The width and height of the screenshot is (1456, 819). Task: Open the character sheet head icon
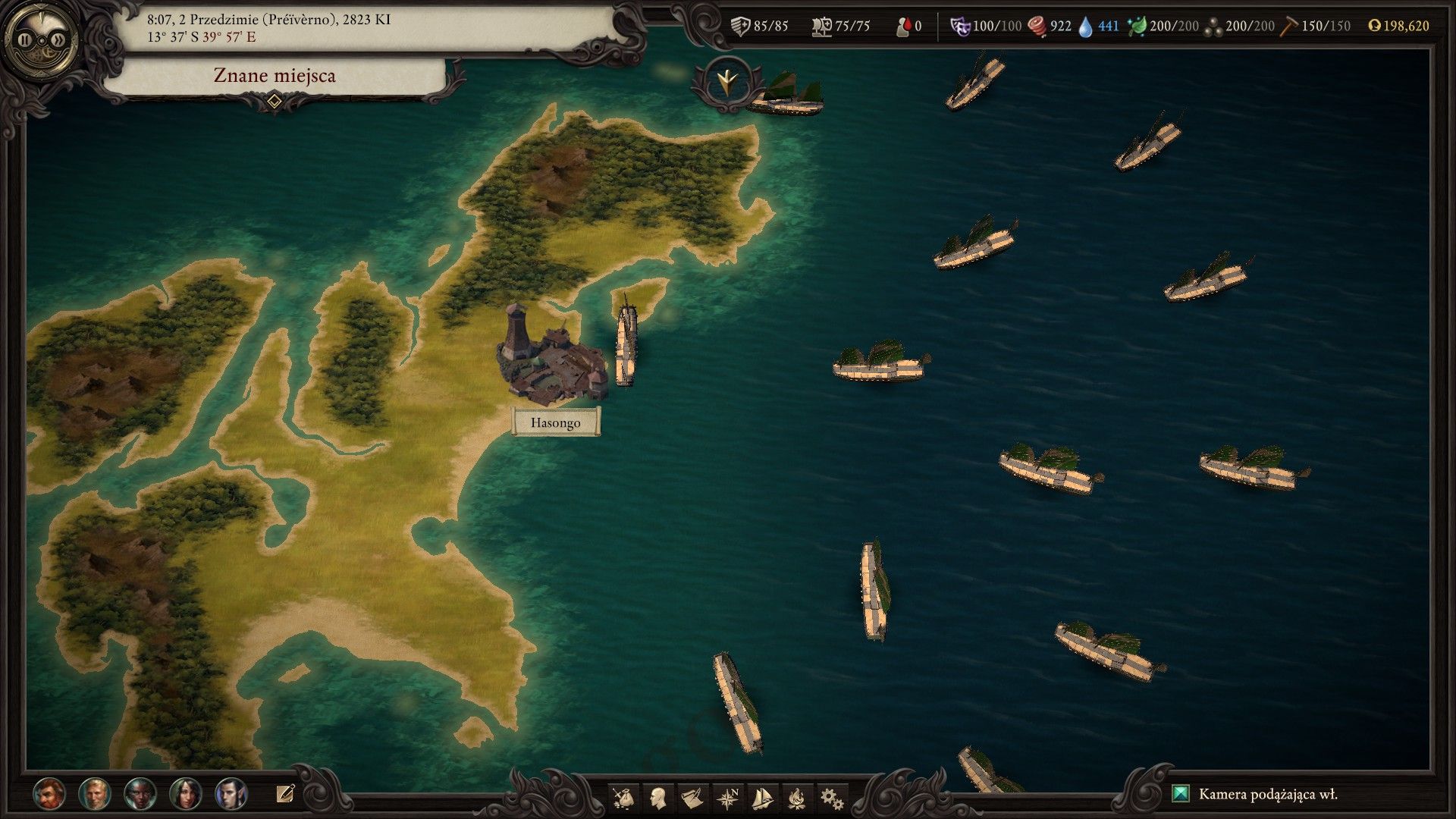point(658,798)
